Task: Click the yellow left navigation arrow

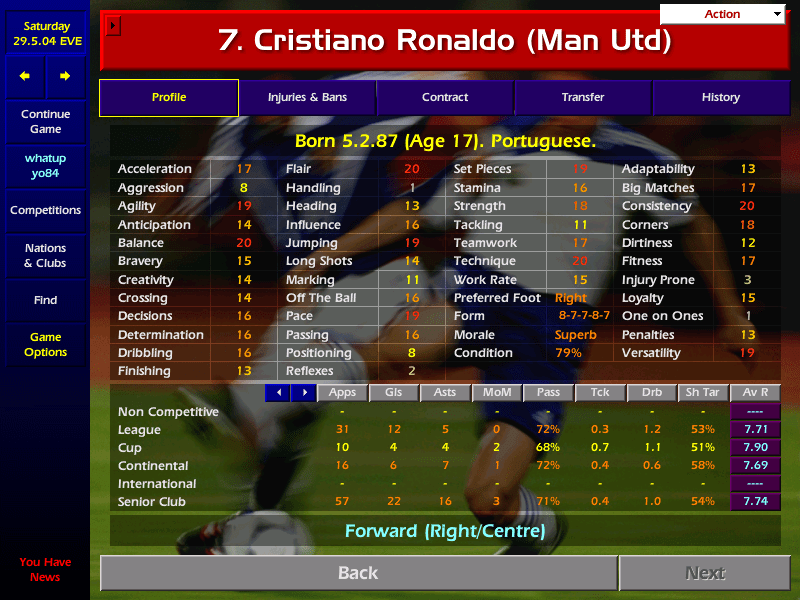Action: (x=25, y=76)
